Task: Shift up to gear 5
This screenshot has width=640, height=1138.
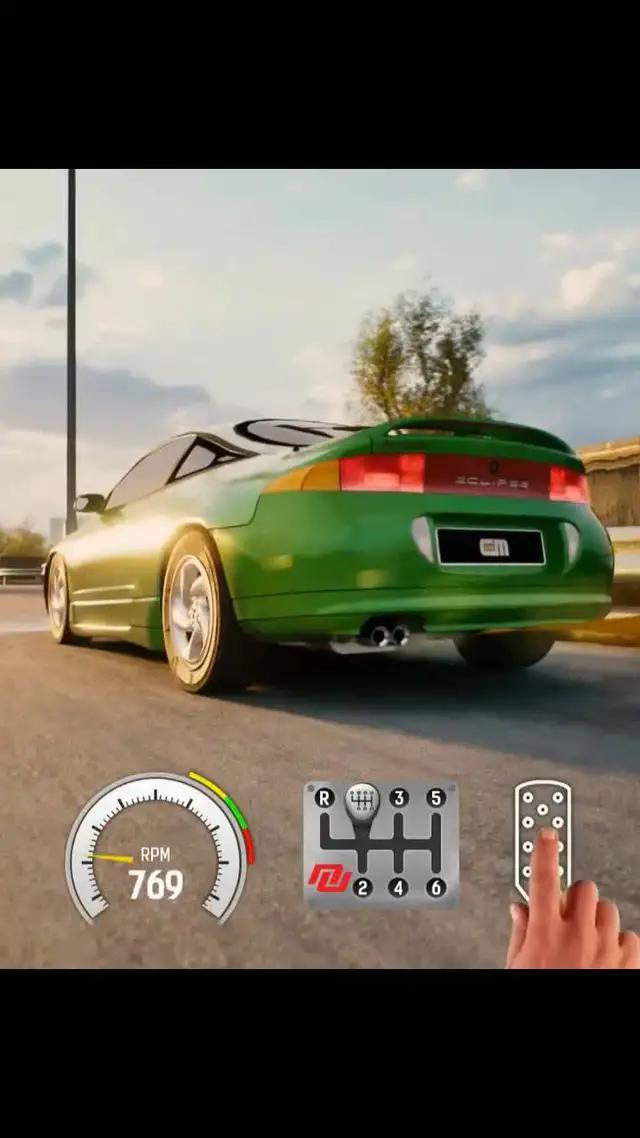Action: pyautogui.click(x=436, y=798)
